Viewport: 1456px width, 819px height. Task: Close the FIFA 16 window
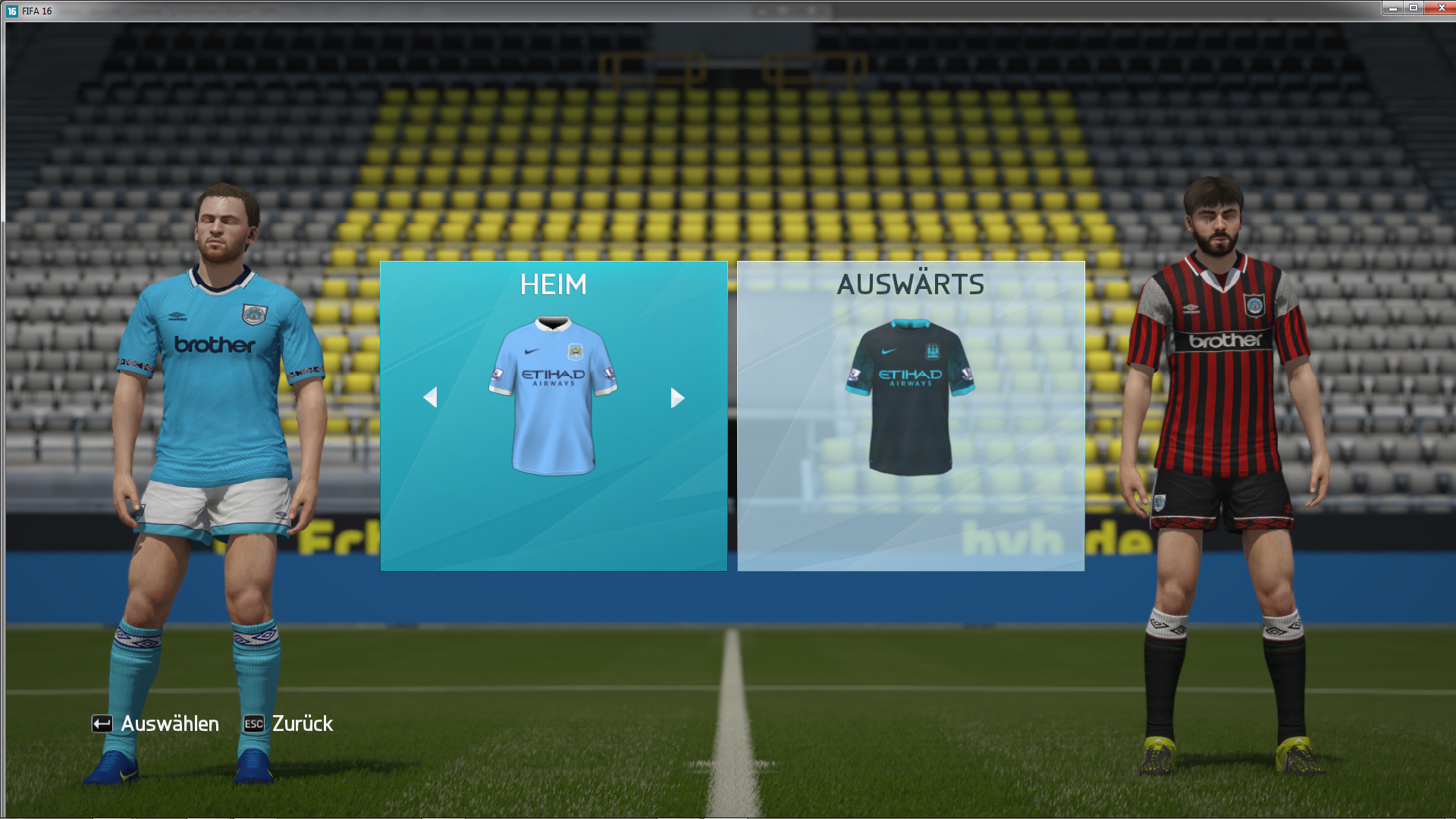[1440, 8]
